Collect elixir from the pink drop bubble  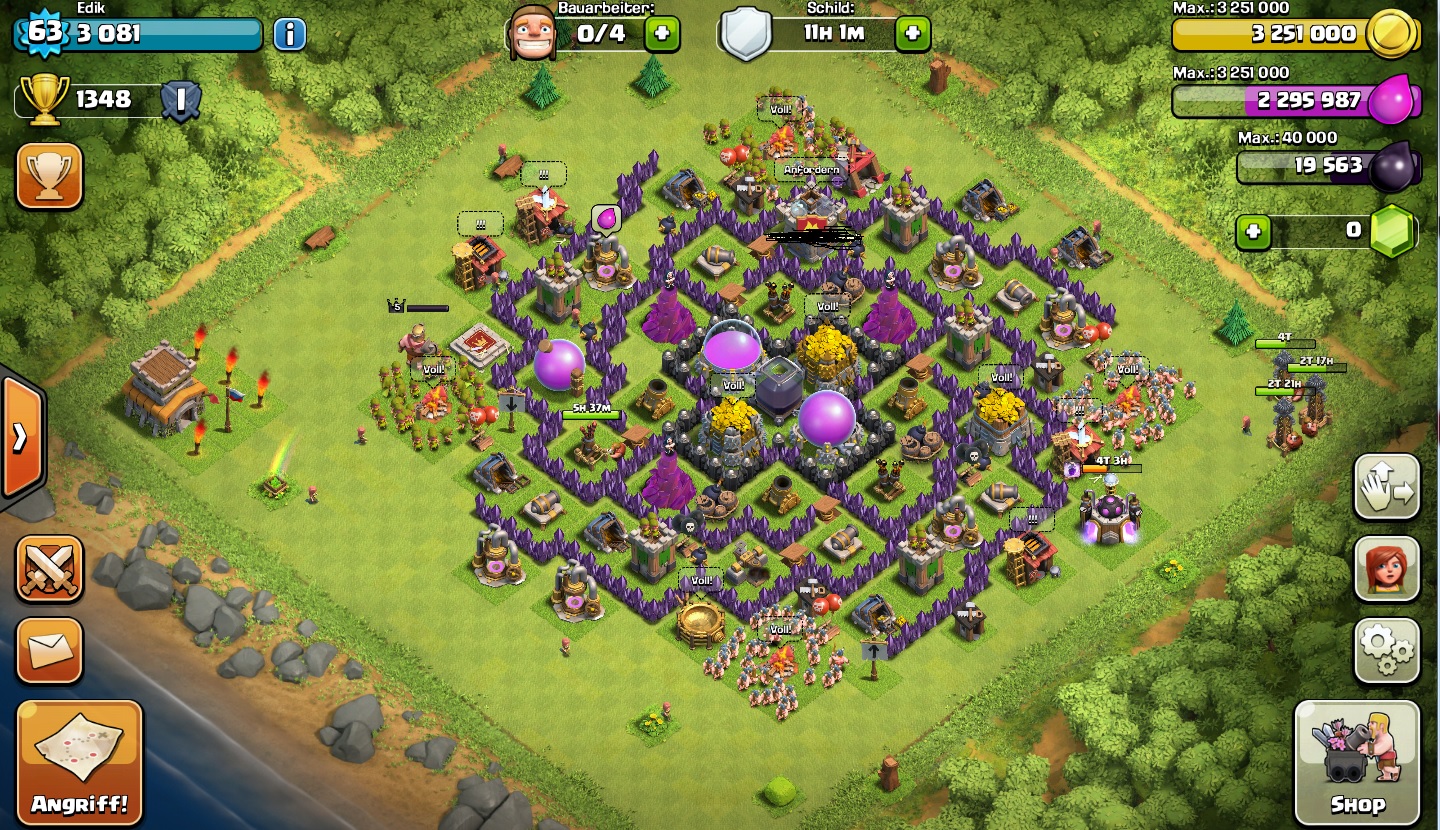pos(606,218)
